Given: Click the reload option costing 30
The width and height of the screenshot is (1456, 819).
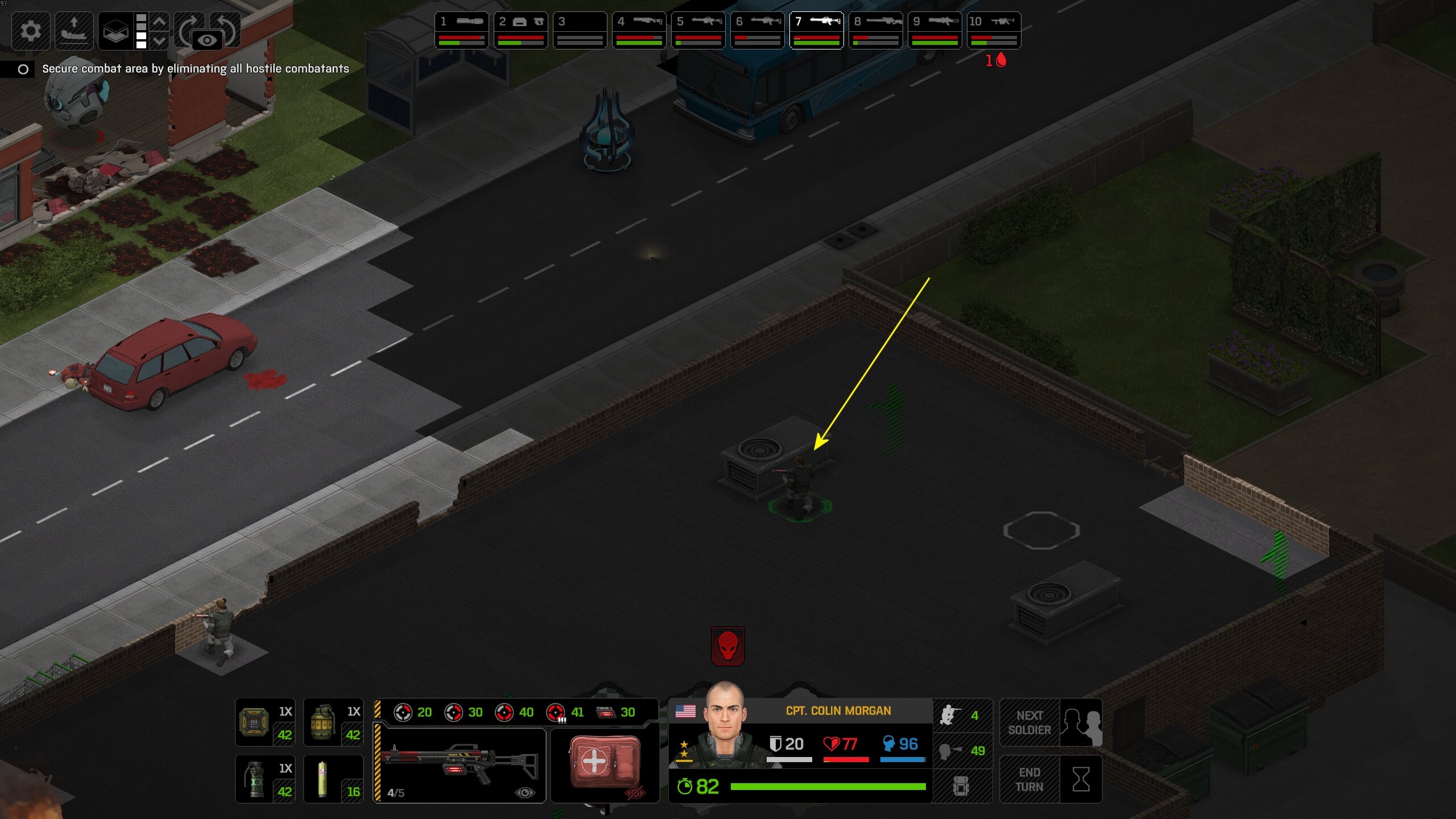Looking at the screenshot, I should coord(615,712).
